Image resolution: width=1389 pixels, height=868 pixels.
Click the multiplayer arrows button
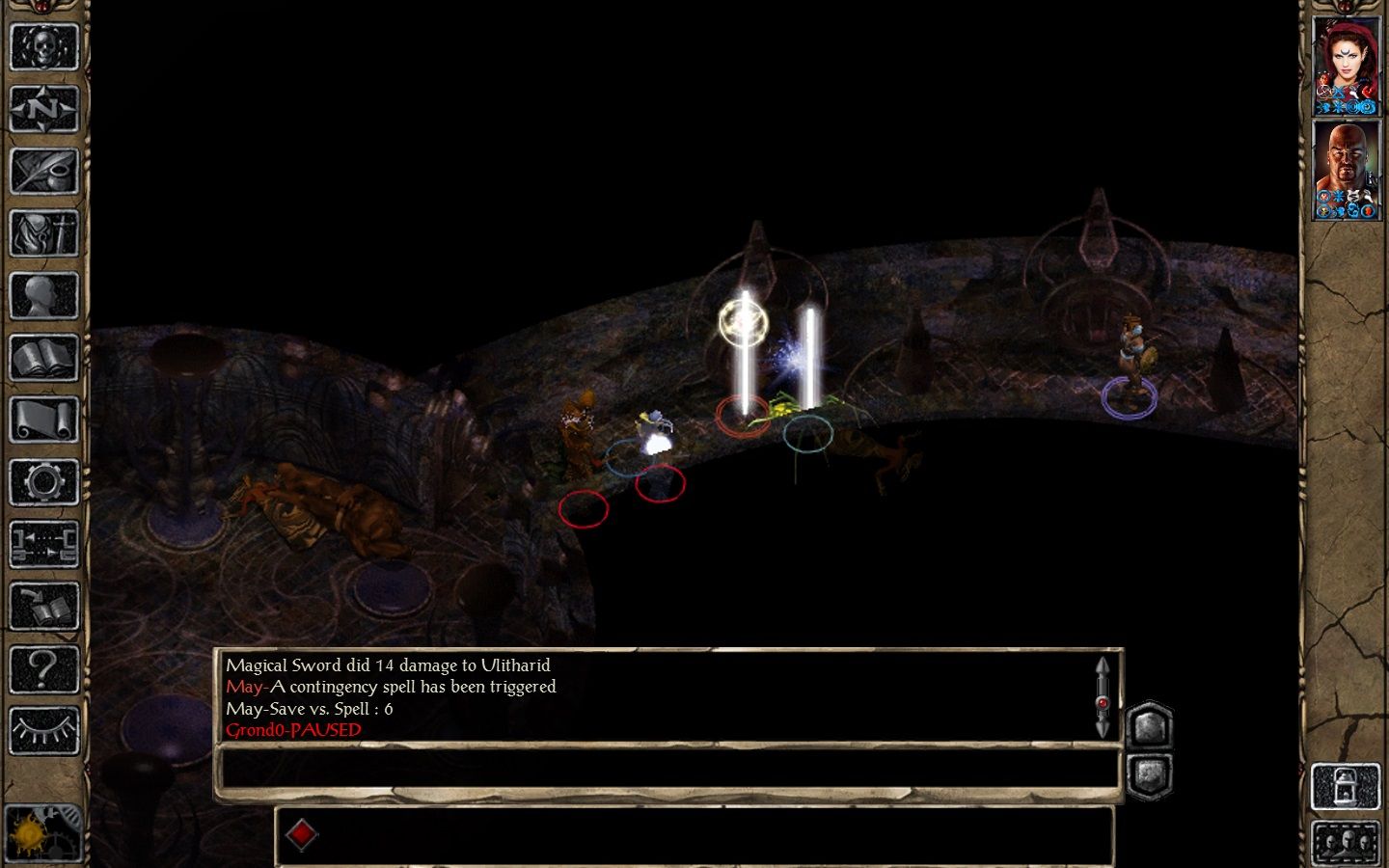click(x=43, y=545)
